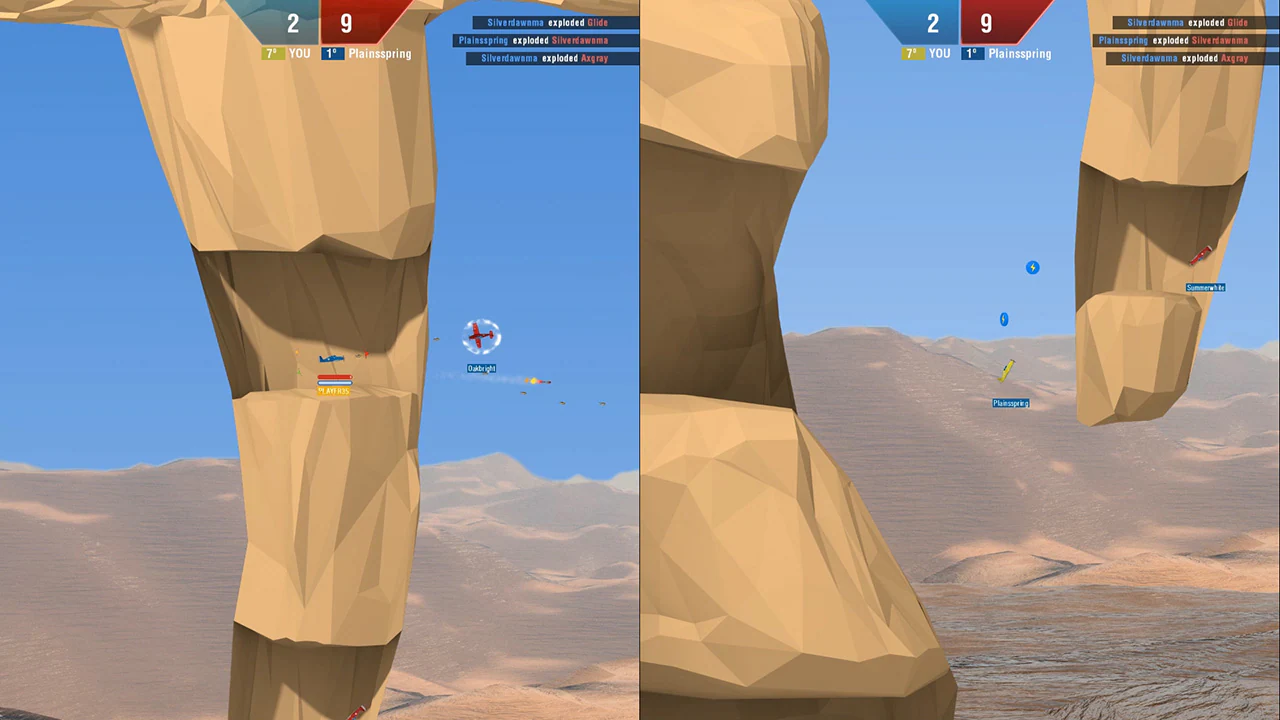Expand the blue team score showing 2
The width and height of the screenshot is (1280, 720).
click(x=293, y=23)
